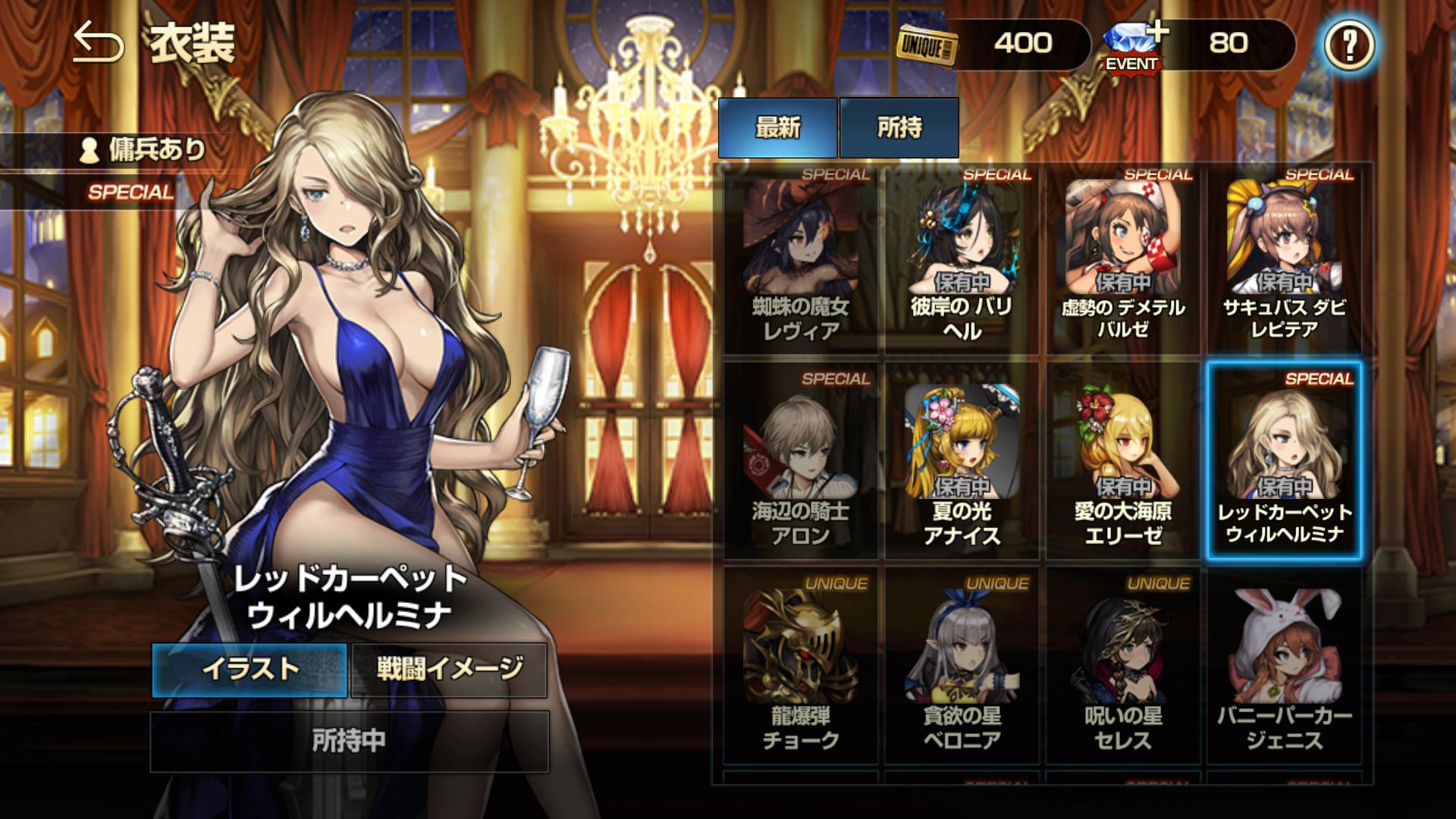
Task: Open the help question mark button
Action: click(1348, 45)
